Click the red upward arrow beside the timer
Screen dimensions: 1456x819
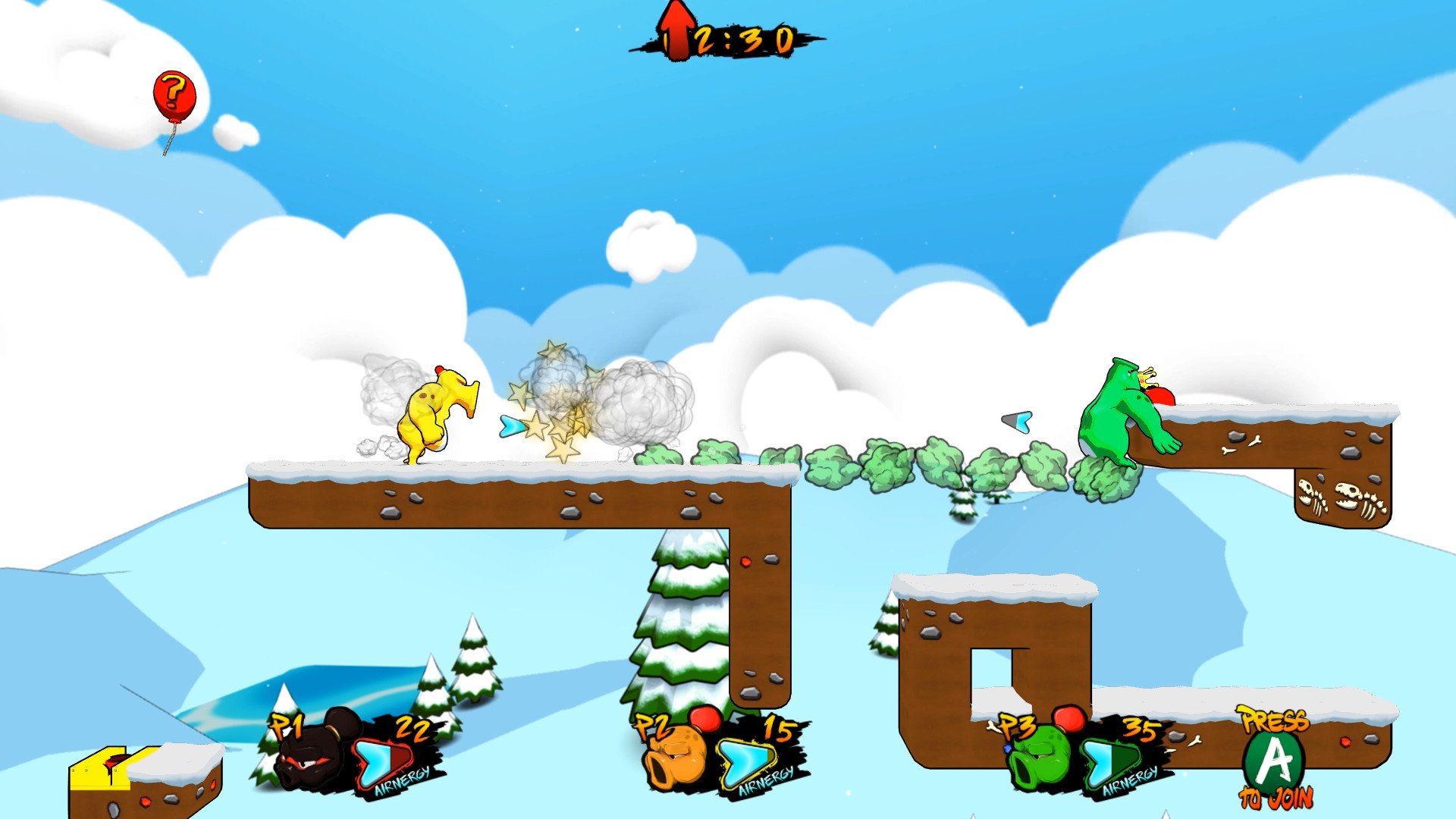click(677, 30)
